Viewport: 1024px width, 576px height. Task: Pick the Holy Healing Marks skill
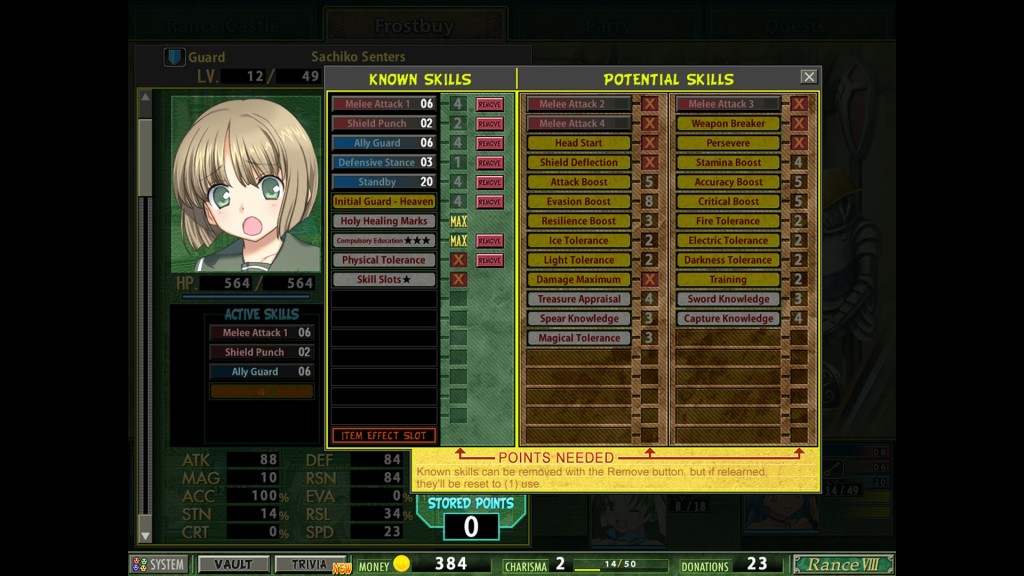pos(384,221)
